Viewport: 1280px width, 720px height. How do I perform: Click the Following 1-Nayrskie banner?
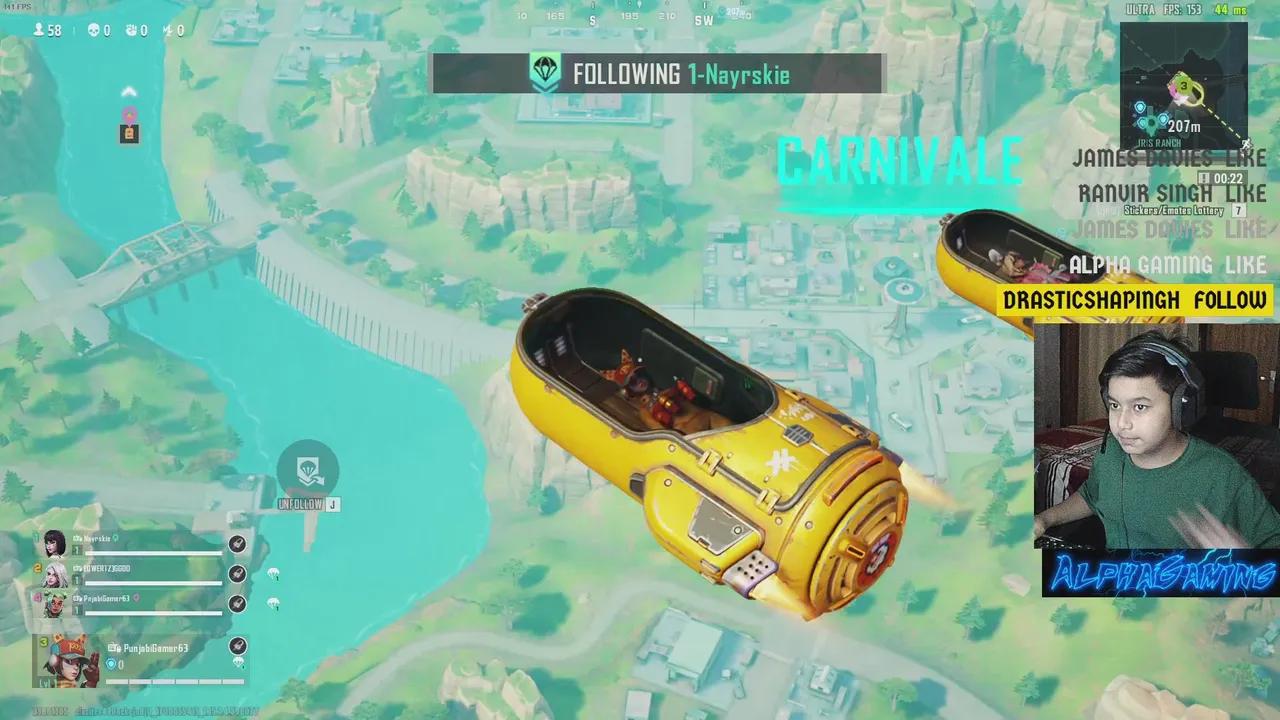pyautogui.click(x=658, y=74)
